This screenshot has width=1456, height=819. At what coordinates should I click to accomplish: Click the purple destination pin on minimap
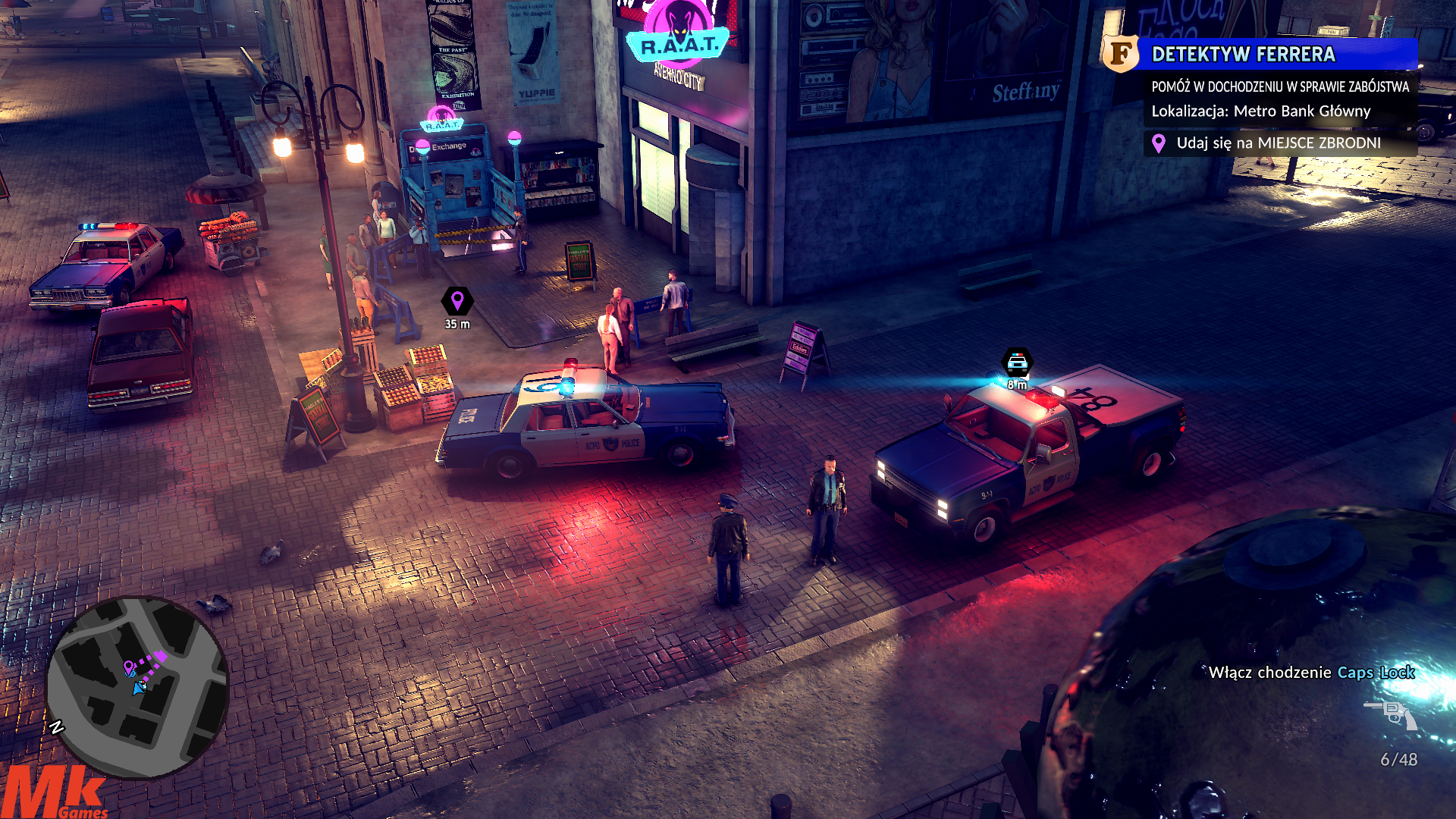click(x=130, y=668)
